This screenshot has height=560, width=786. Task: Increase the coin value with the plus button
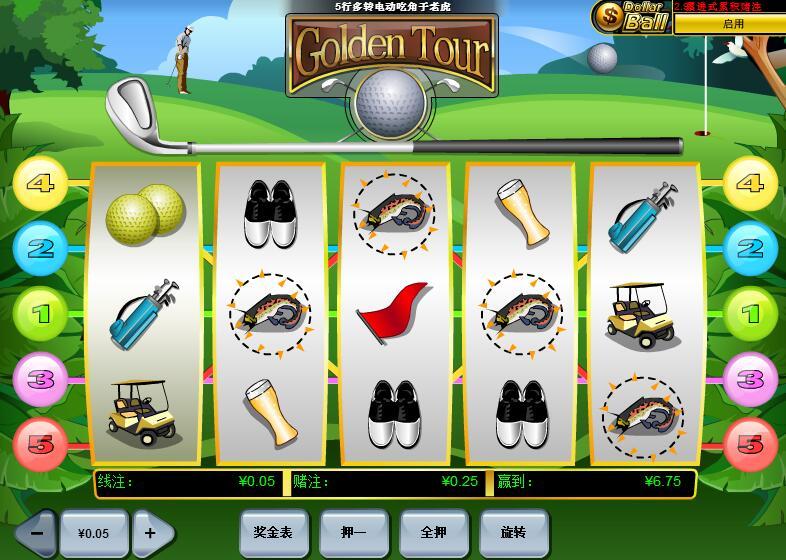tap(151, 533)
